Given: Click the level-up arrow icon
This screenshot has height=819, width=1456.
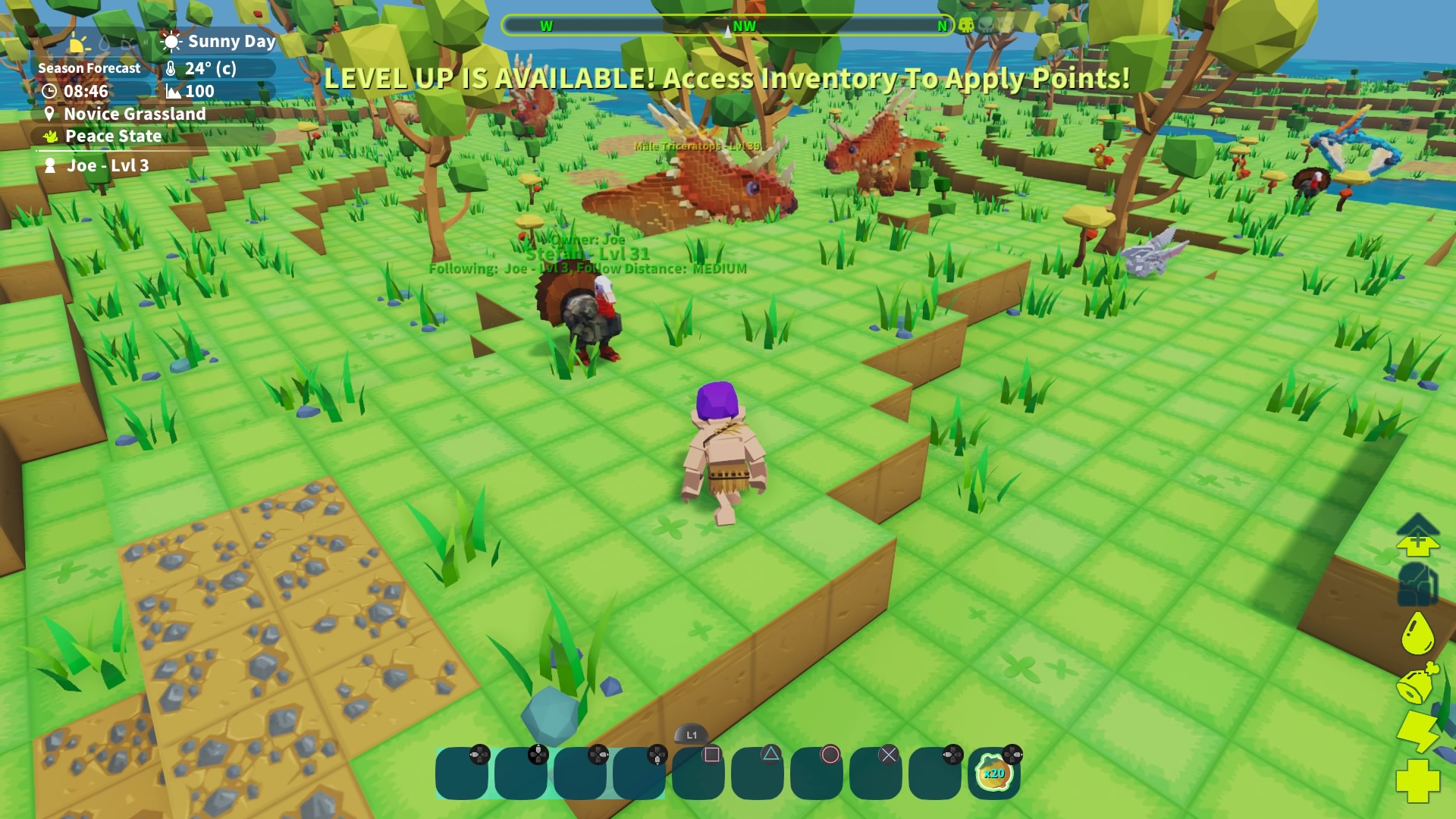Looking at the screenshot, I should point(1417,535).
